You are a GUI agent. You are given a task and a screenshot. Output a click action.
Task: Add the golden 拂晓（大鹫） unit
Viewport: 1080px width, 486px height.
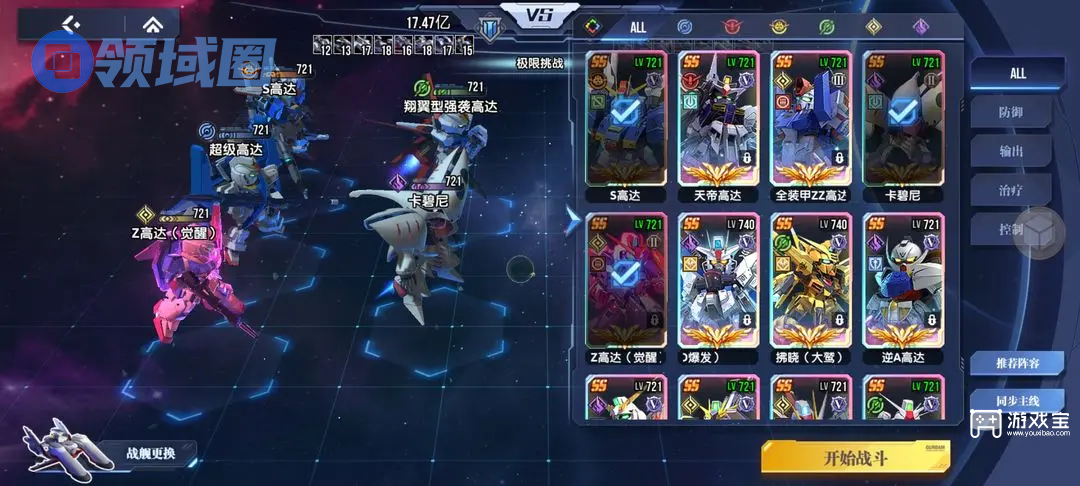click(x=810, y=284)
